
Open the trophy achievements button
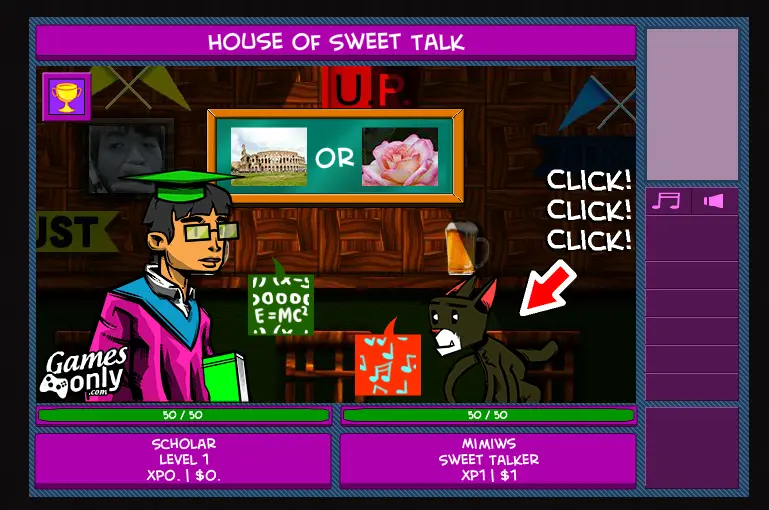67,97
